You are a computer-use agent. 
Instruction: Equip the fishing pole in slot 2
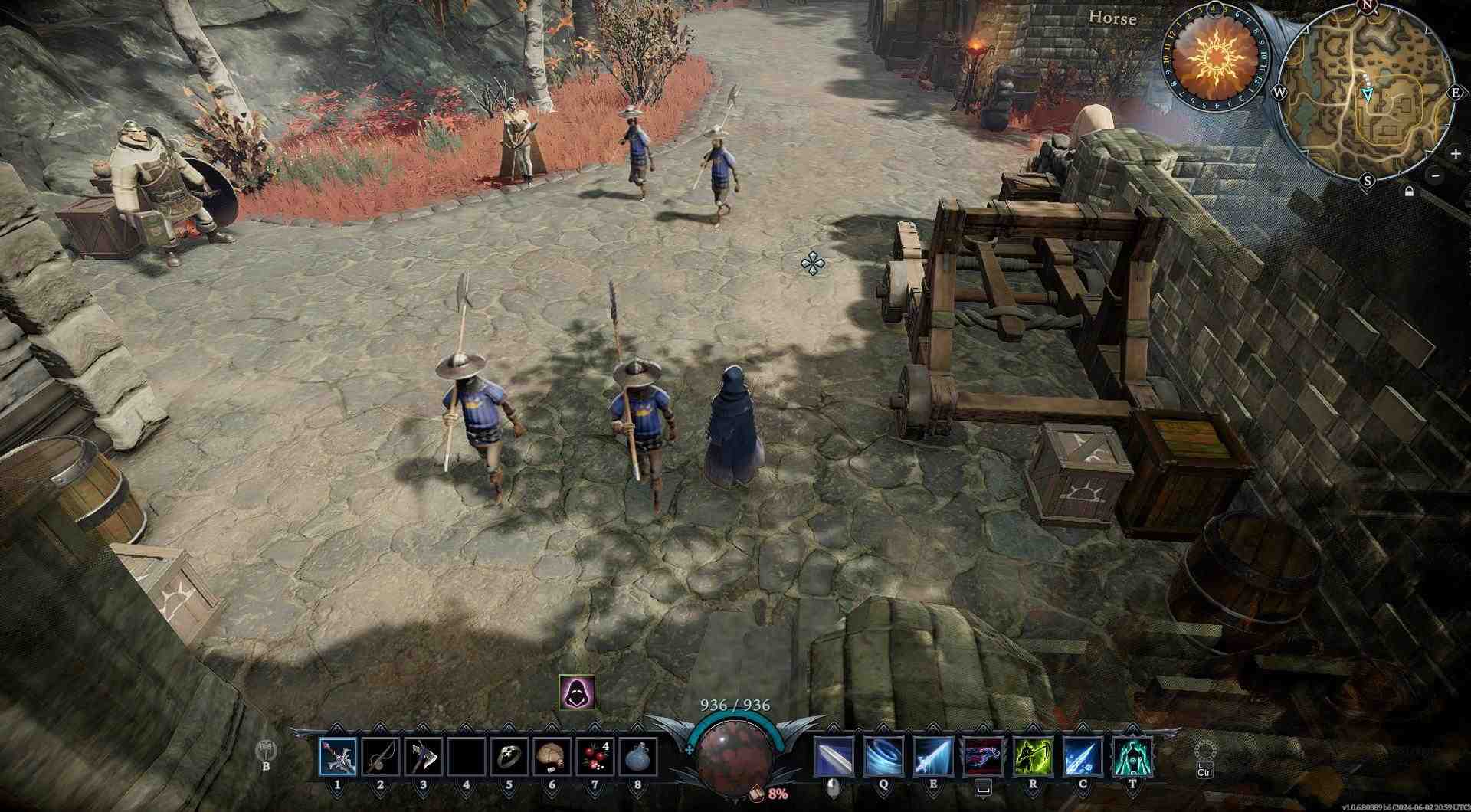(381, 757)
